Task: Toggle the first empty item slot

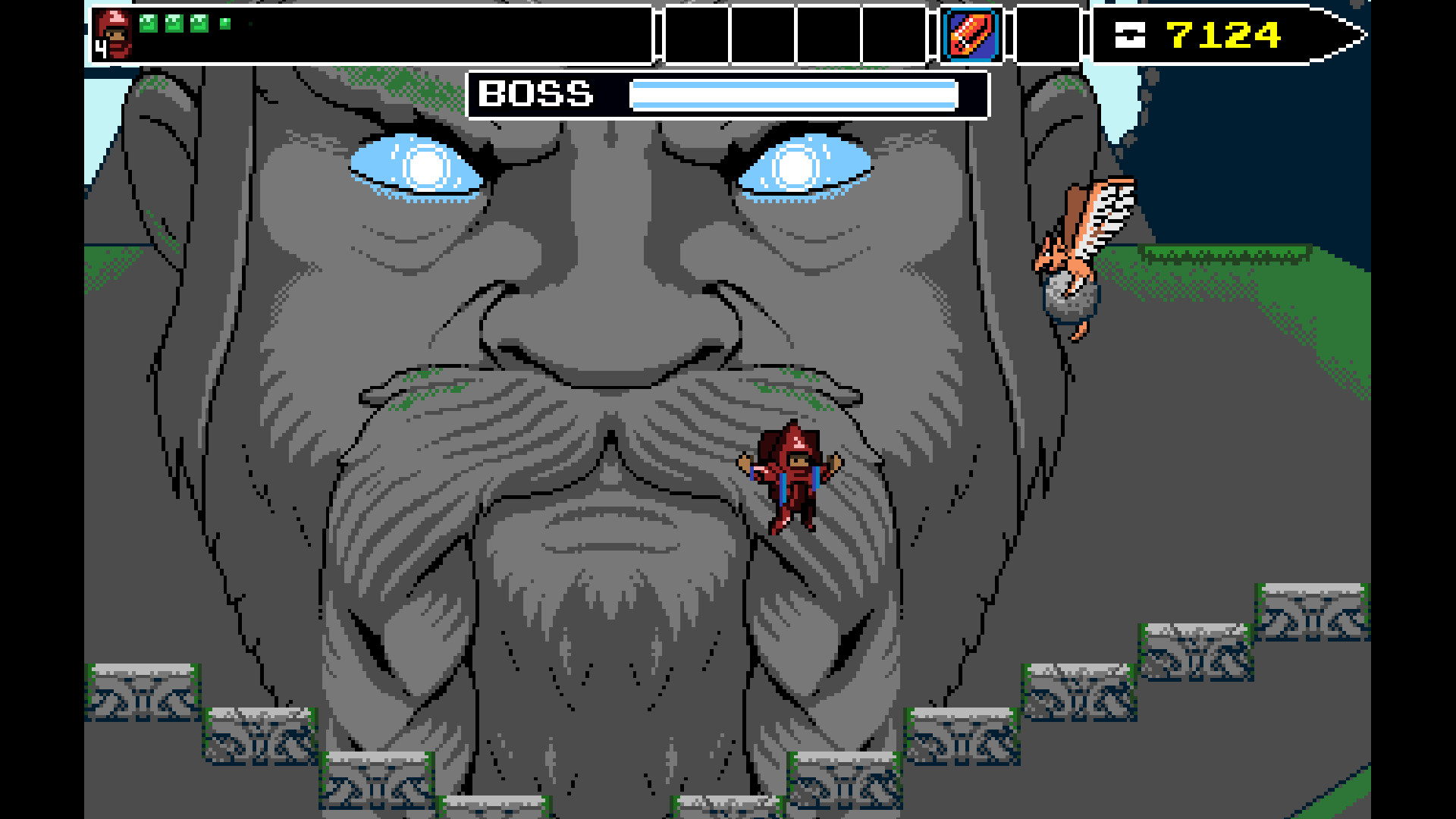Action: coord(695,34)
